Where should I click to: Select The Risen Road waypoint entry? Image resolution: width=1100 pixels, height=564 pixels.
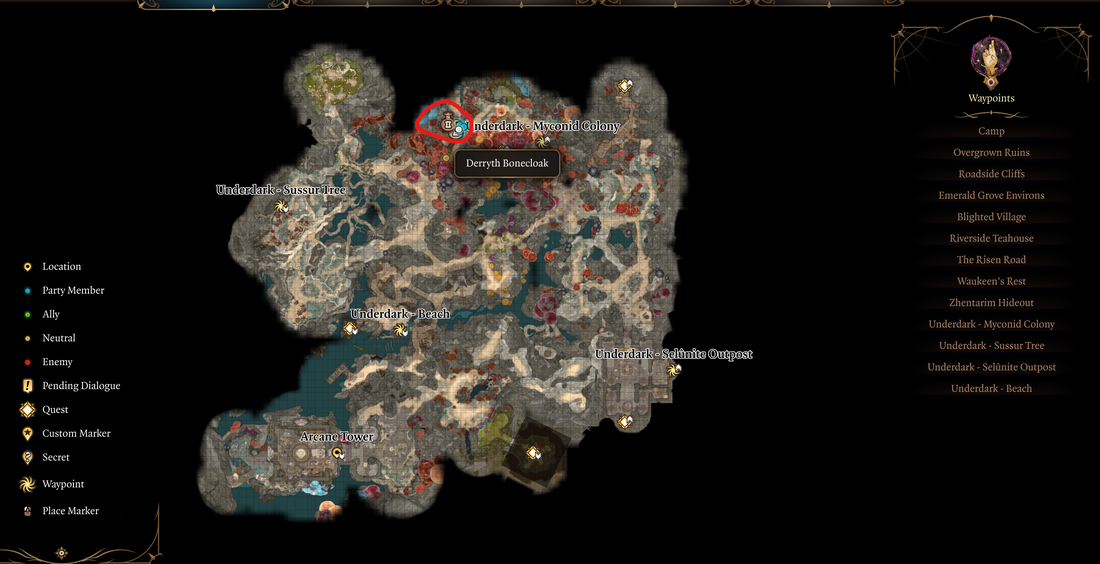991,260
